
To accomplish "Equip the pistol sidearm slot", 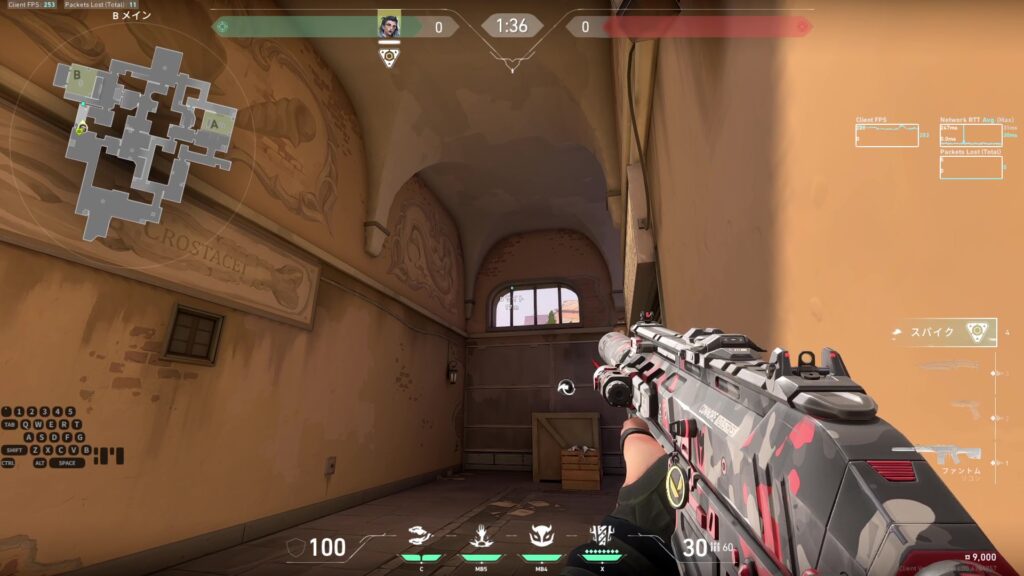I will click(x=965, y=407).
